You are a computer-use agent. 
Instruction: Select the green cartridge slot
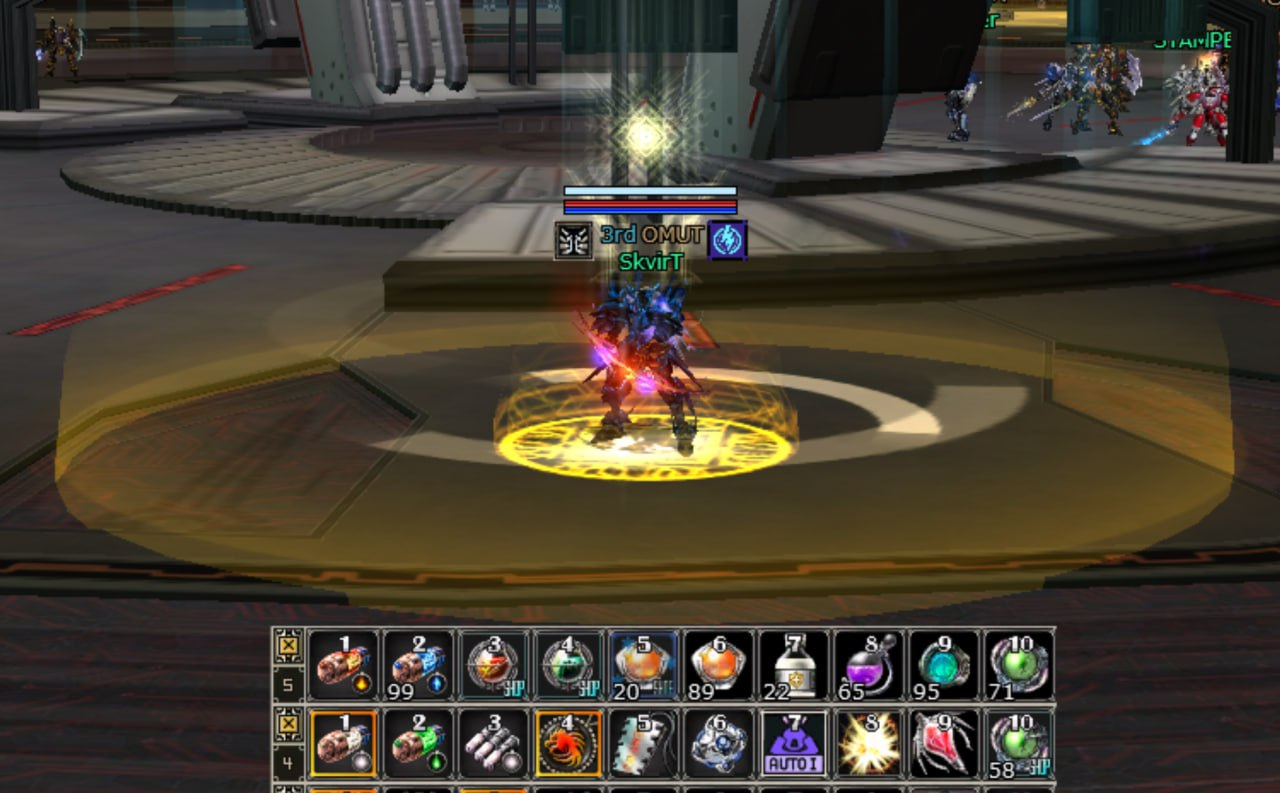418,744
